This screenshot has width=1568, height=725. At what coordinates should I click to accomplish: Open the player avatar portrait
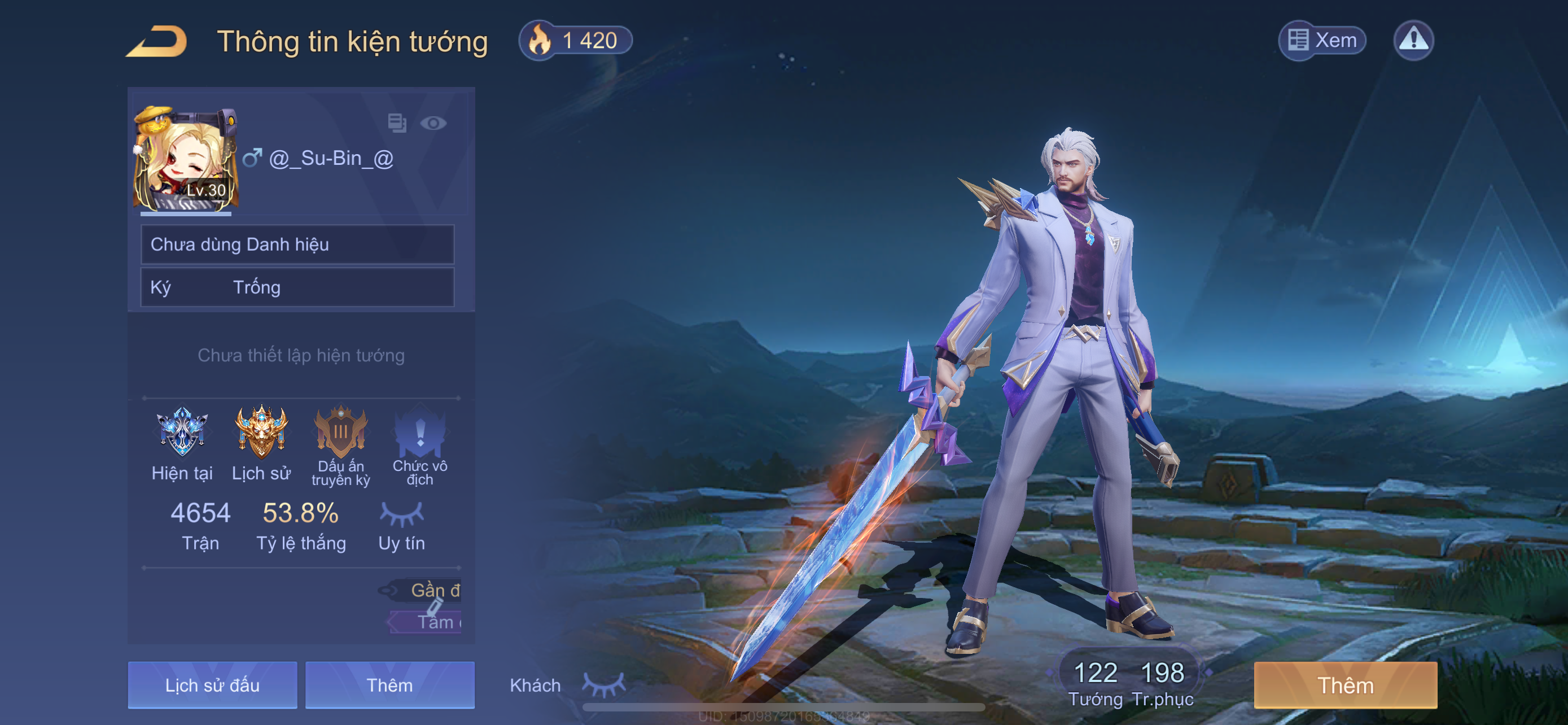pos(185,160)
